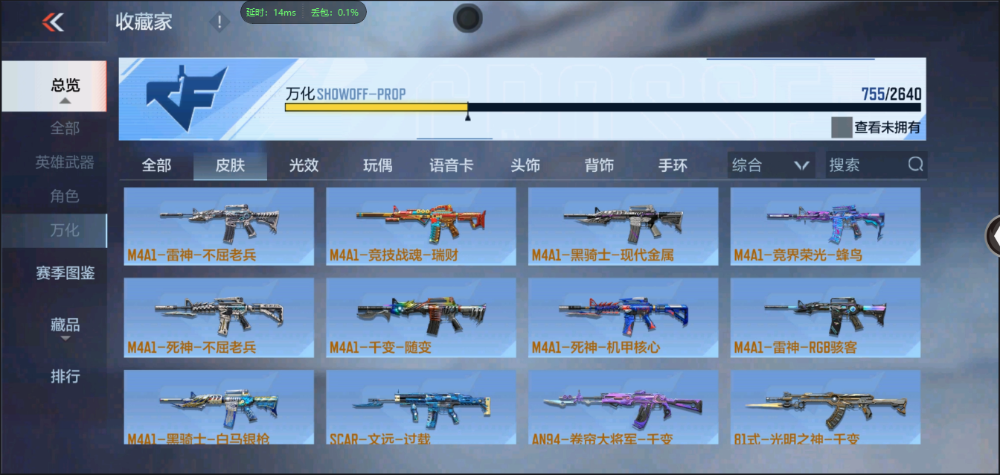Viewport: 1000px width, 475px height.
Task: Choose the M4A1-竞技战魂-瑞财 skin card
Action: click(x=421, y=226)
